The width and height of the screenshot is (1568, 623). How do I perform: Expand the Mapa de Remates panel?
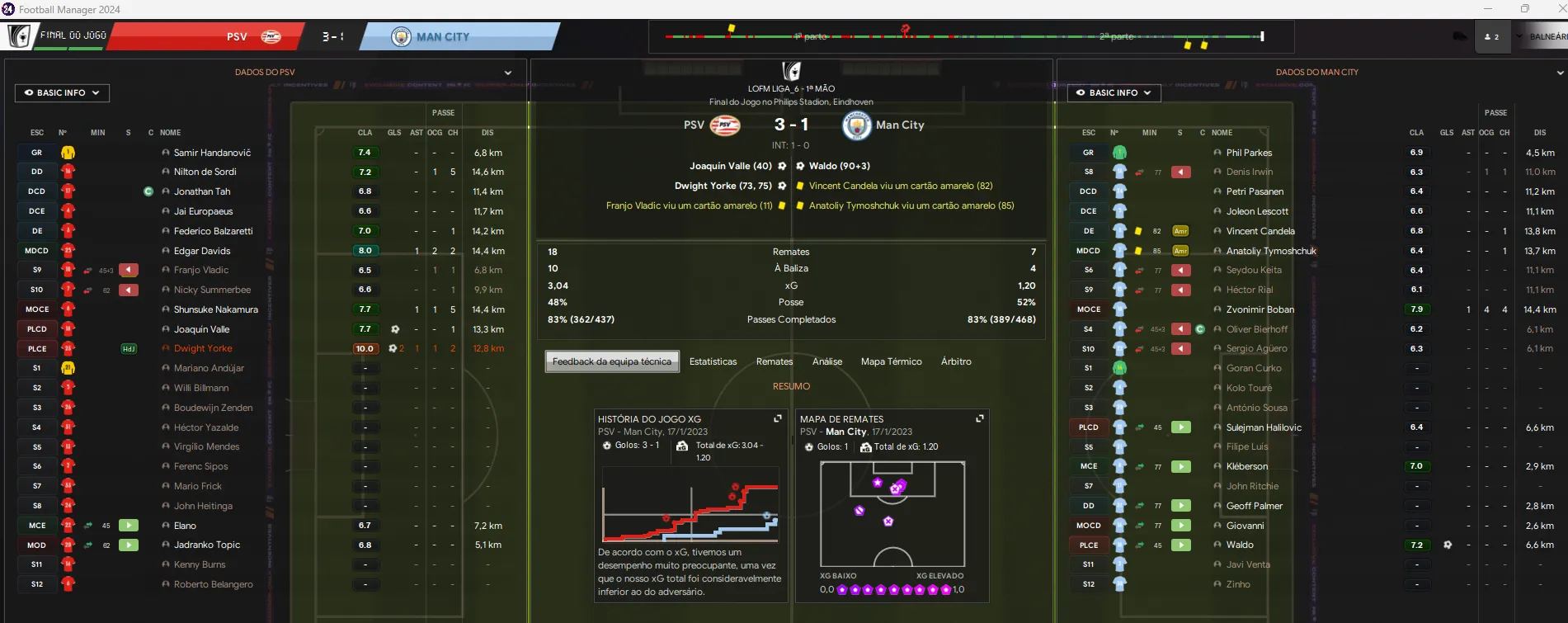(x=980, y=419)
